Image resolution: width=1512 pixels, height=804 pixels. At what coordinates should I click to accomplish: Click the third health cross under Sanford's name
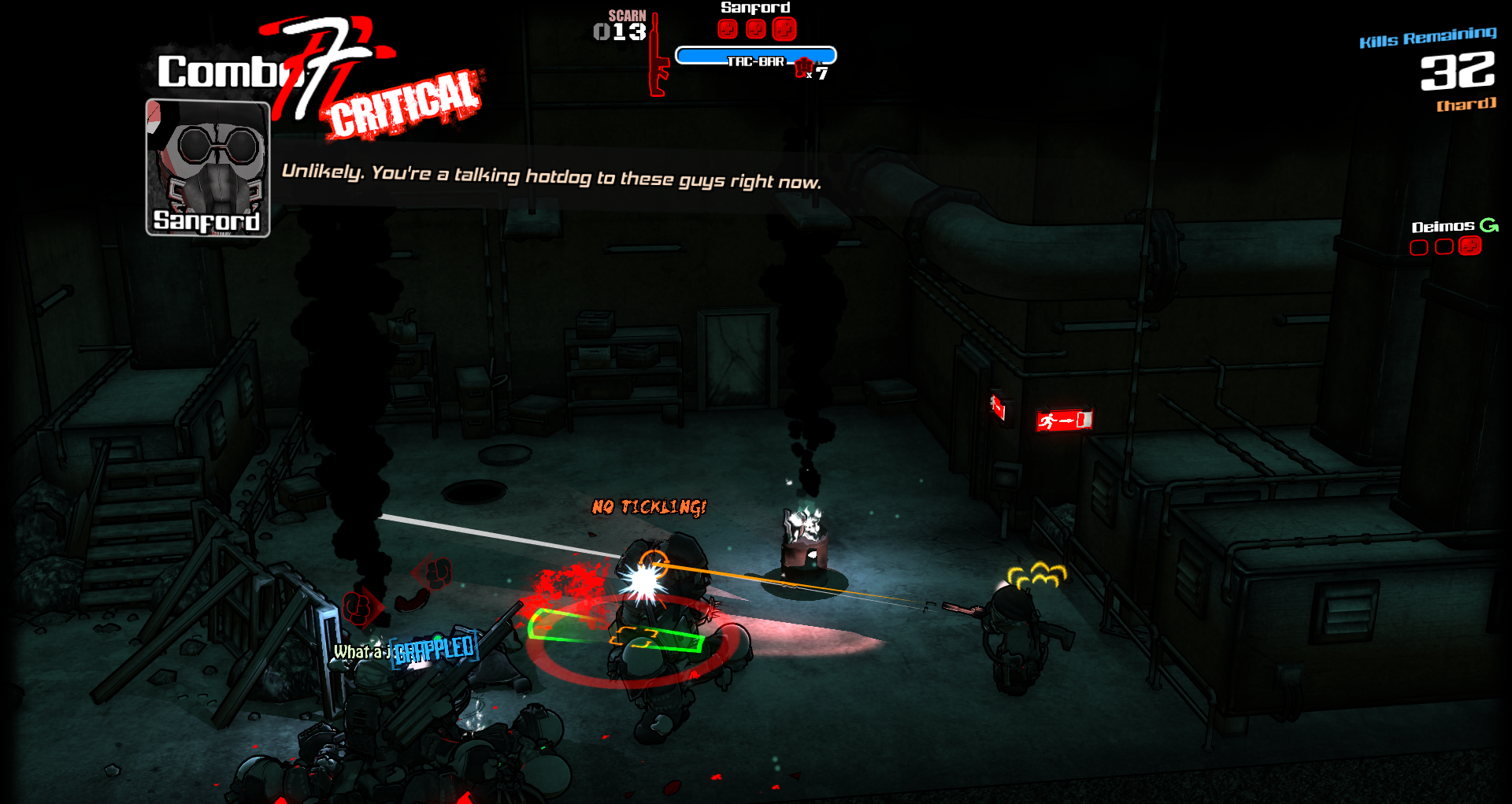(x=783, y=29)
